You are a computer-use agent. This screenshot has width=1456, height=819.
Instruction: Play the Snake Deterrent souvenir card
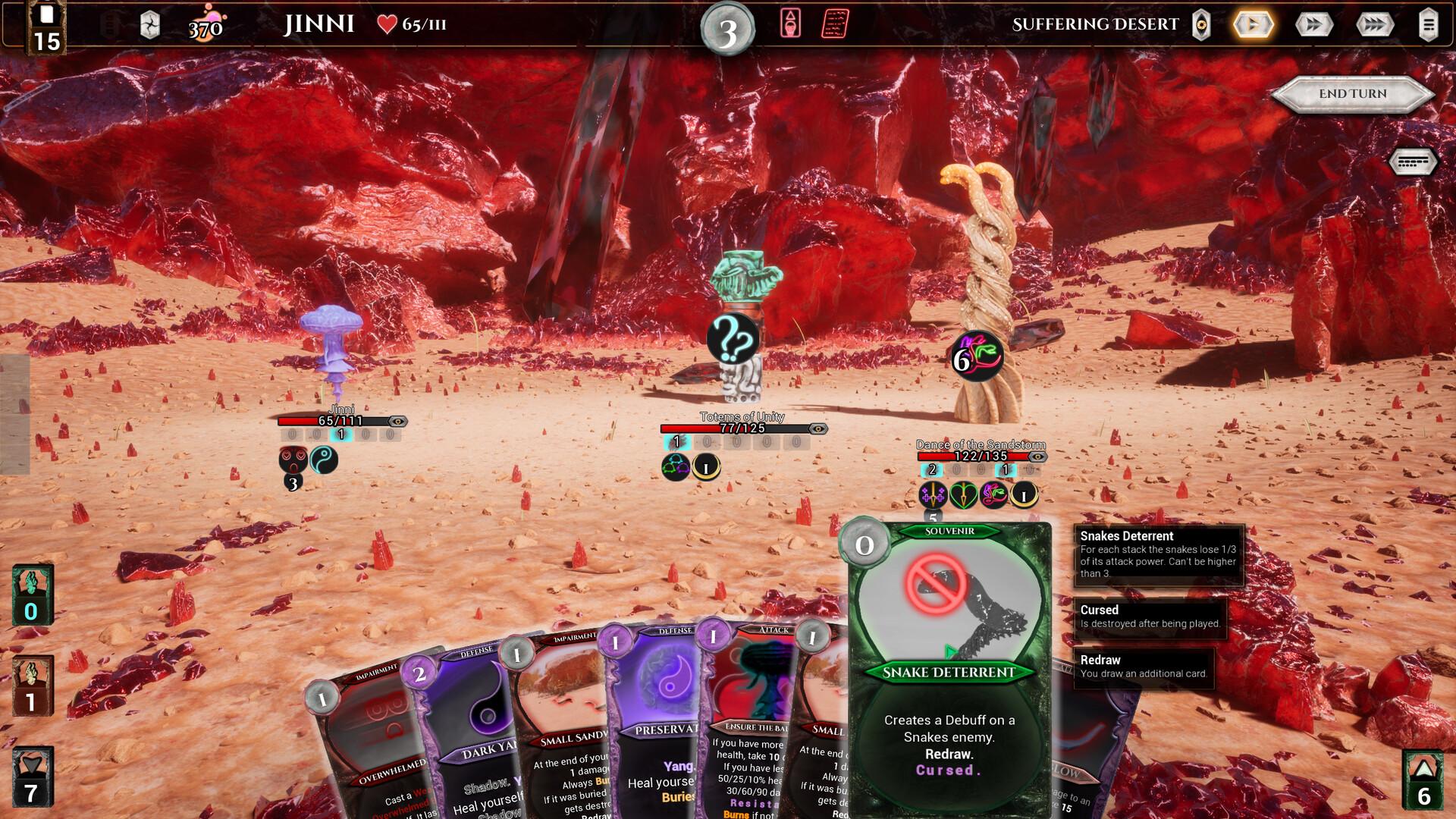pyautogui.click(x=949, y=667)
